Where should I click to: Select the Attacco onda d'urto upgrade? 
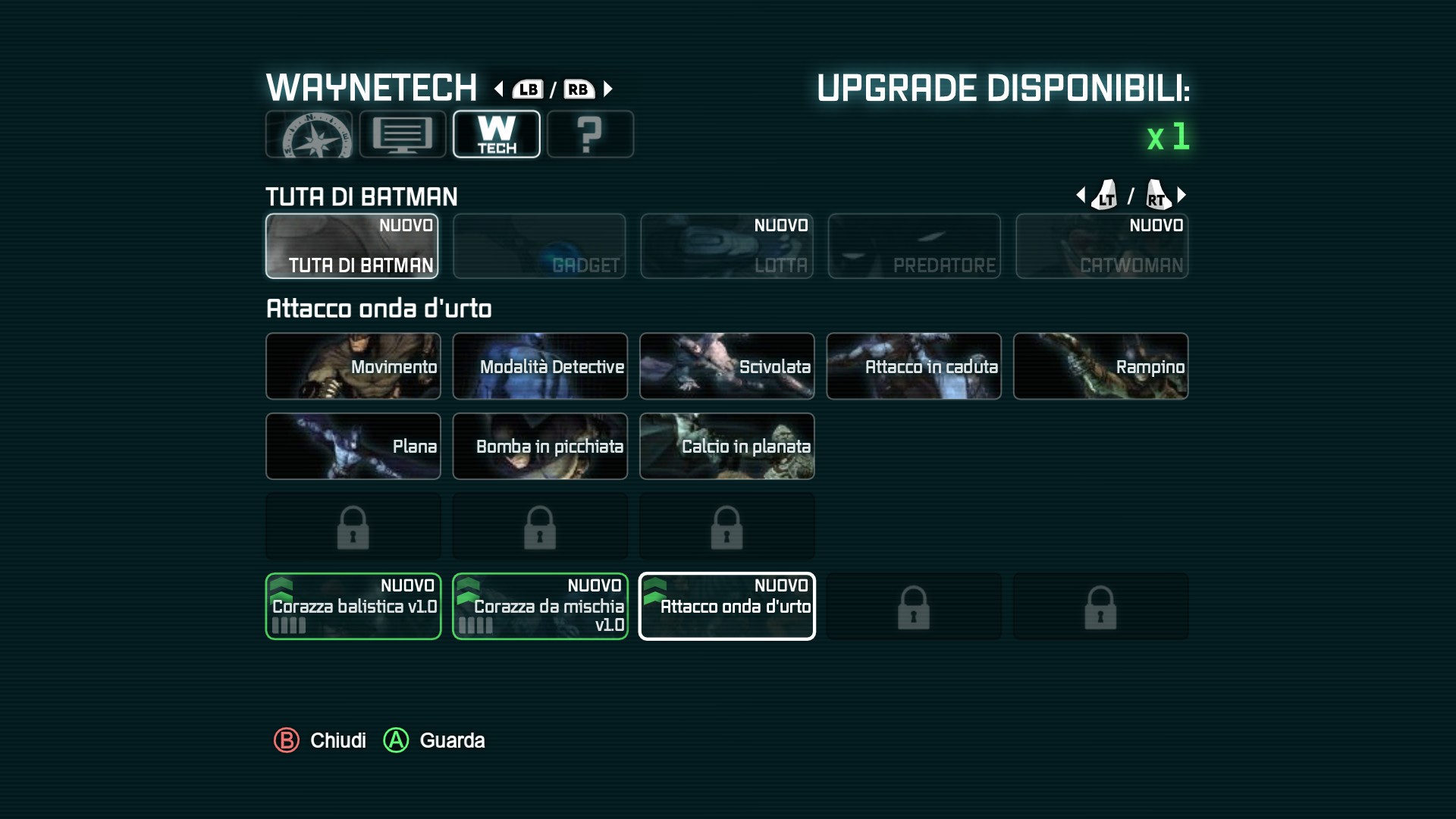point(726,606)
